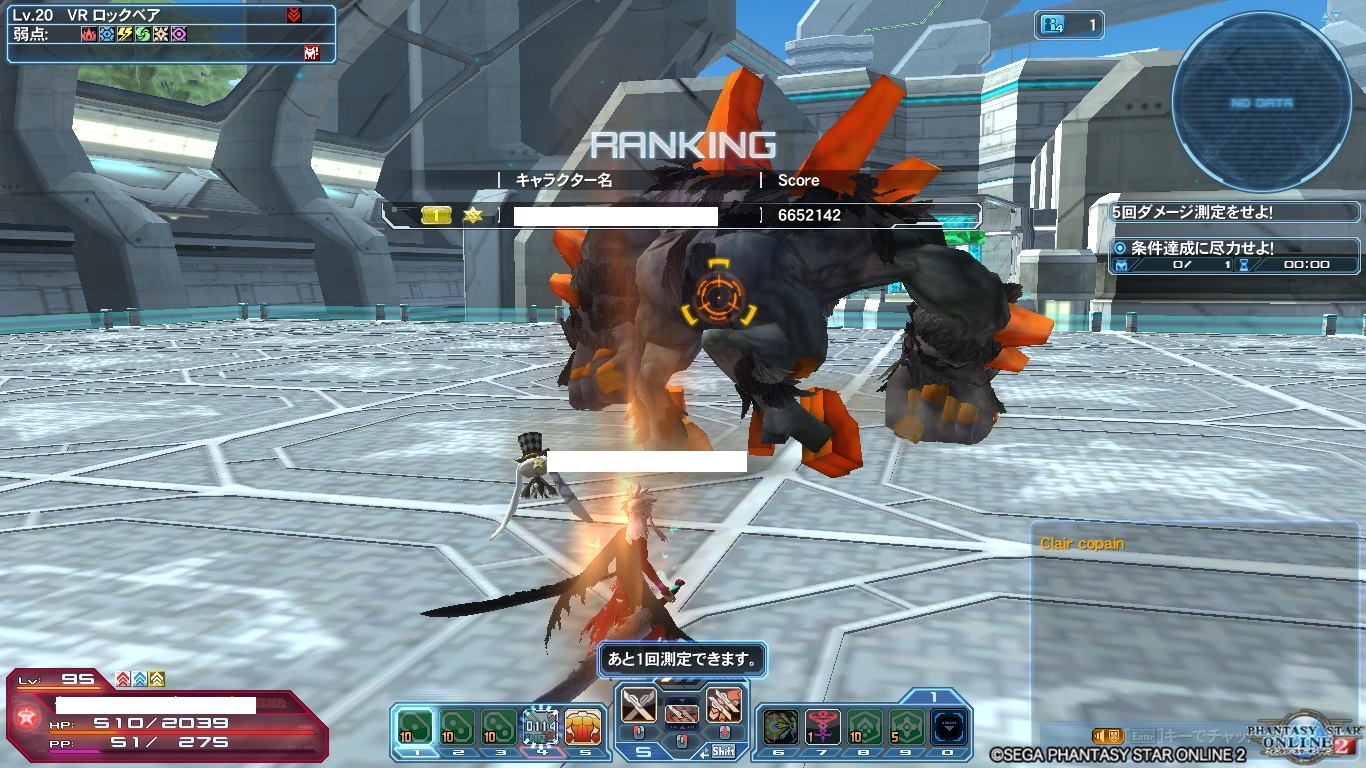Image resolution: width=1366 pixels, height=768 pixels.
Task: Click the fire weakness icon on enemy panel
Action: point(89,34)
